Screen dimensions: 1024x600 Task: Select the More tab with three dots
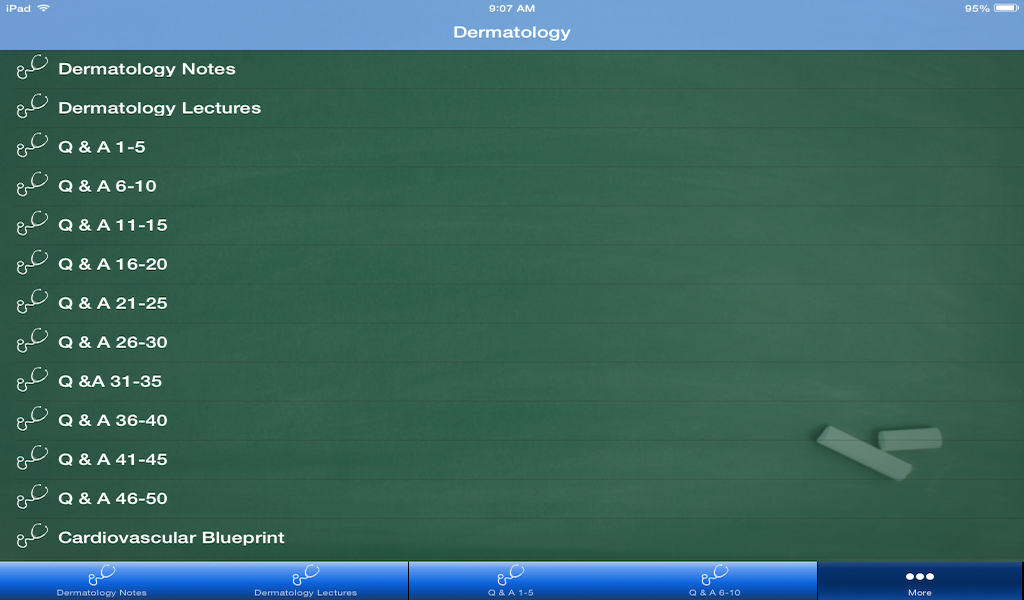click(x=920, y=581)
